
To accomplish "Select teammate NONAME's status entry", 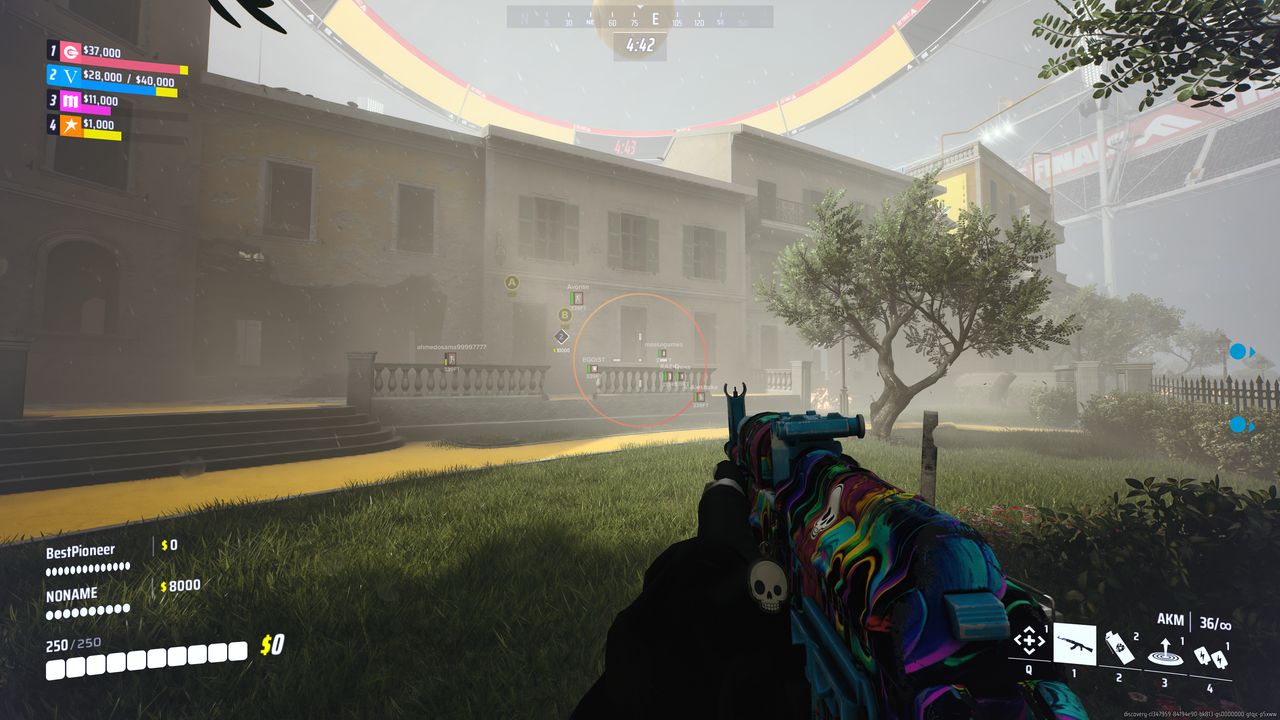I will tap(88, 601).
